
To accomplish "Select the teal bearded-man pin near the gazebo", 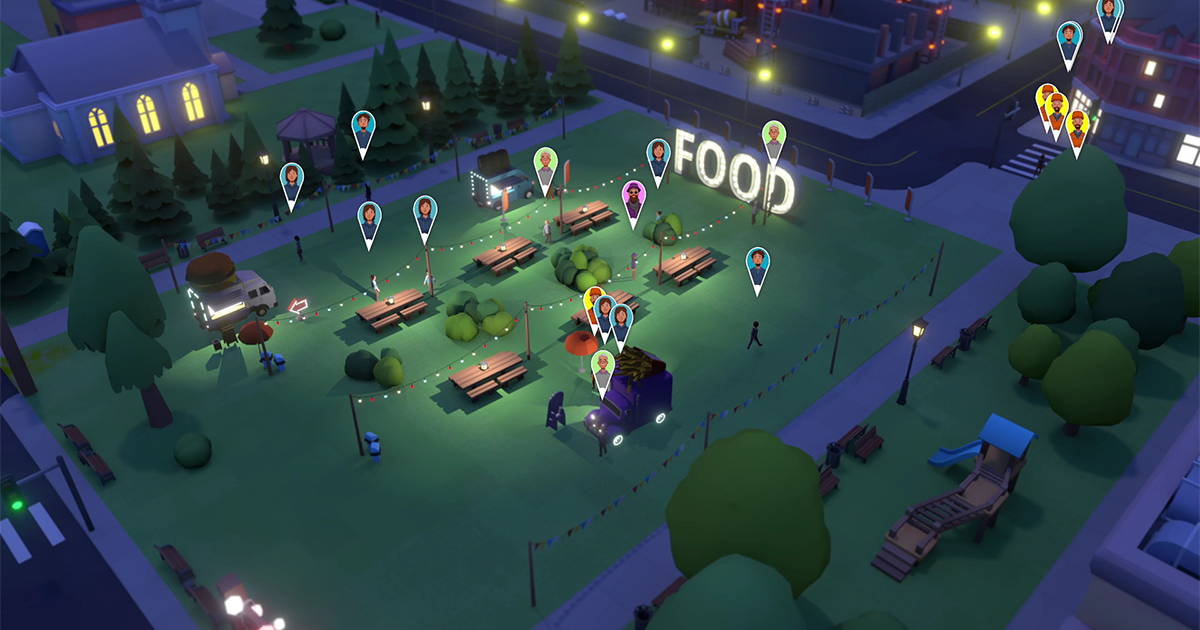I will 363,129.
